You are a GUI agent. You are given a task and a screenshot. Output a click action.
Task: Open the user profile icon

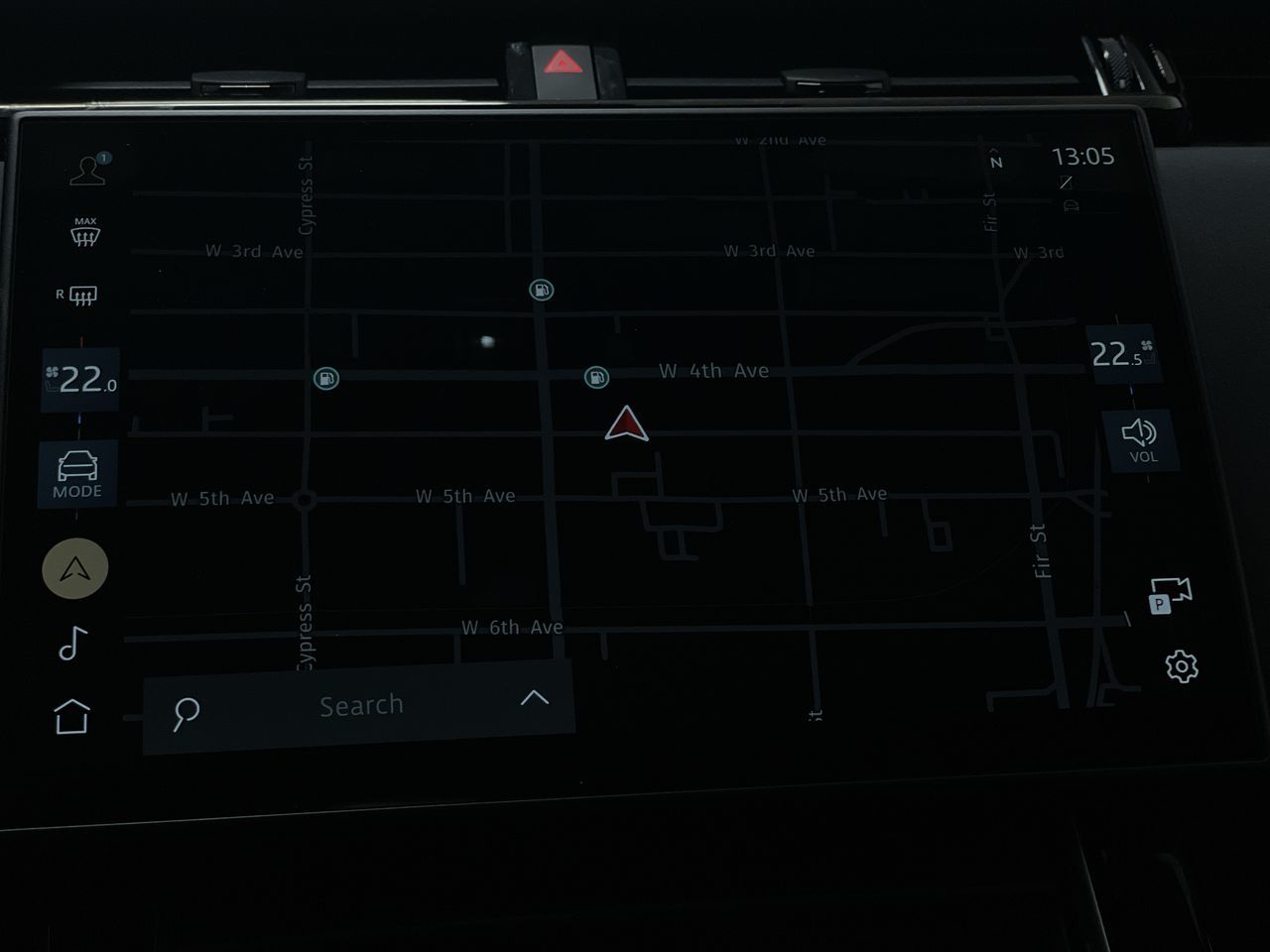pos(88,170)
